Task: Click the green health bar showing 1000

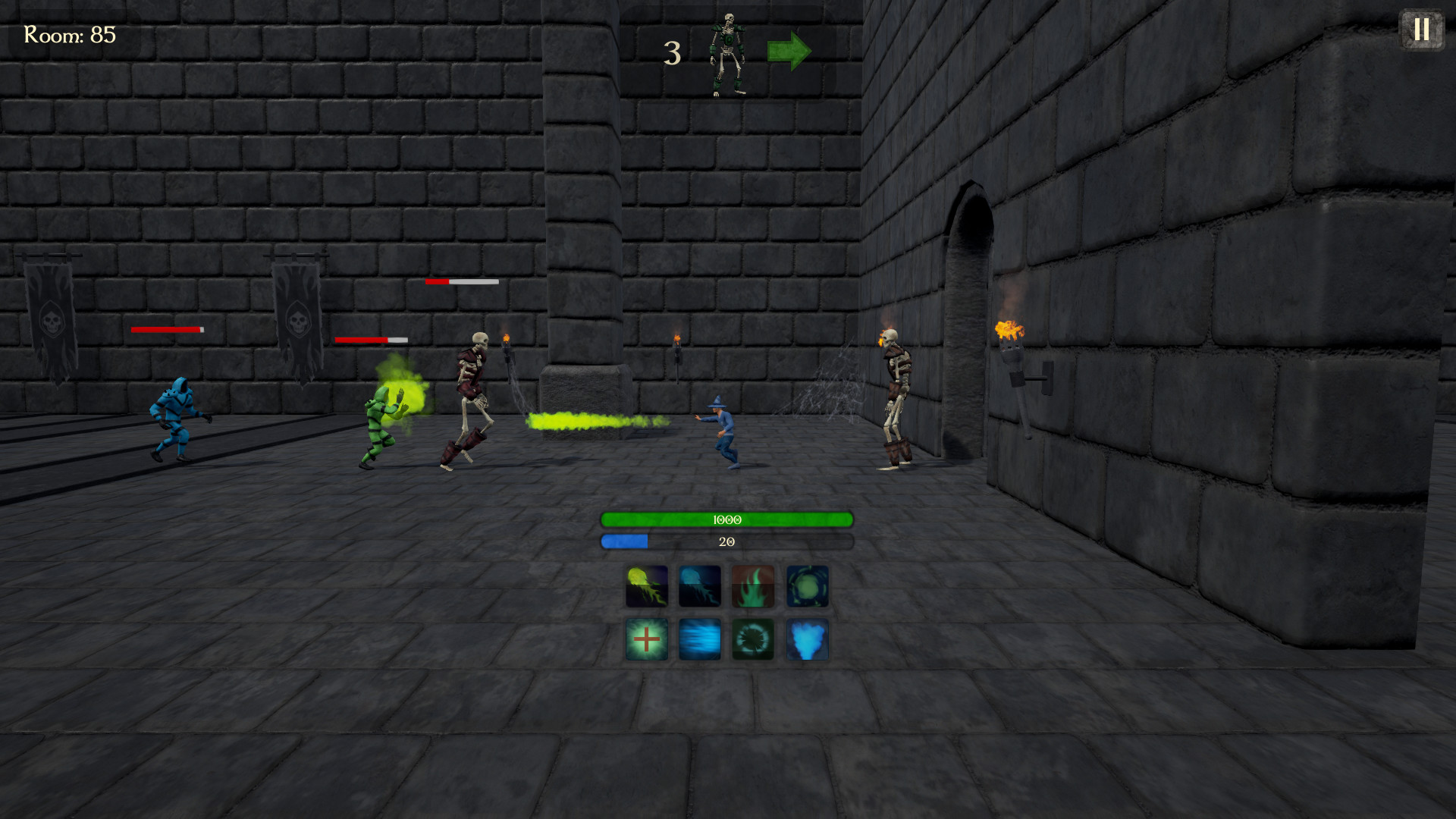Action: (x=726, y=520)
